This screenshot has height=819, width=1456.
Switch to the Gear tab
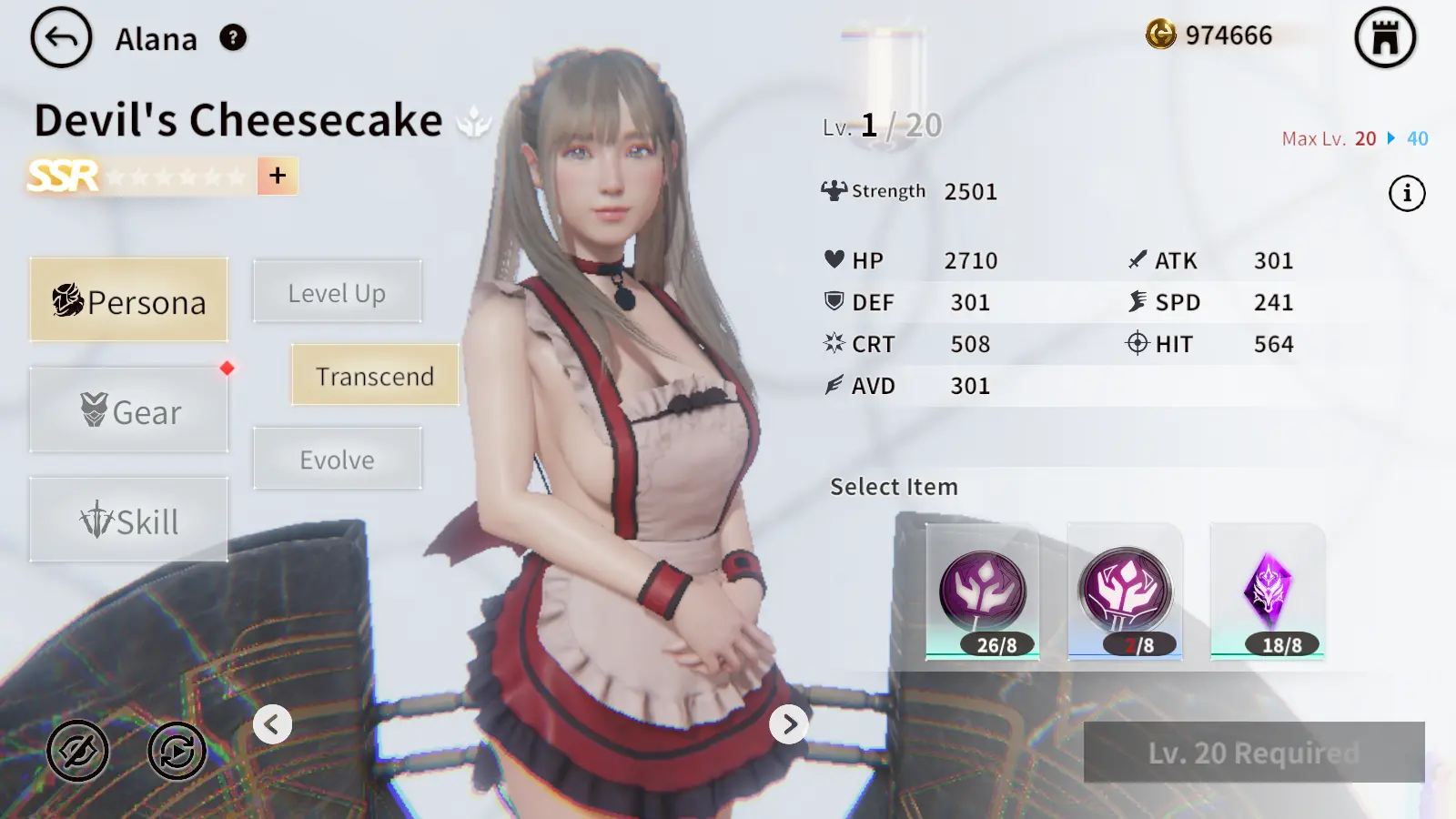128,411
